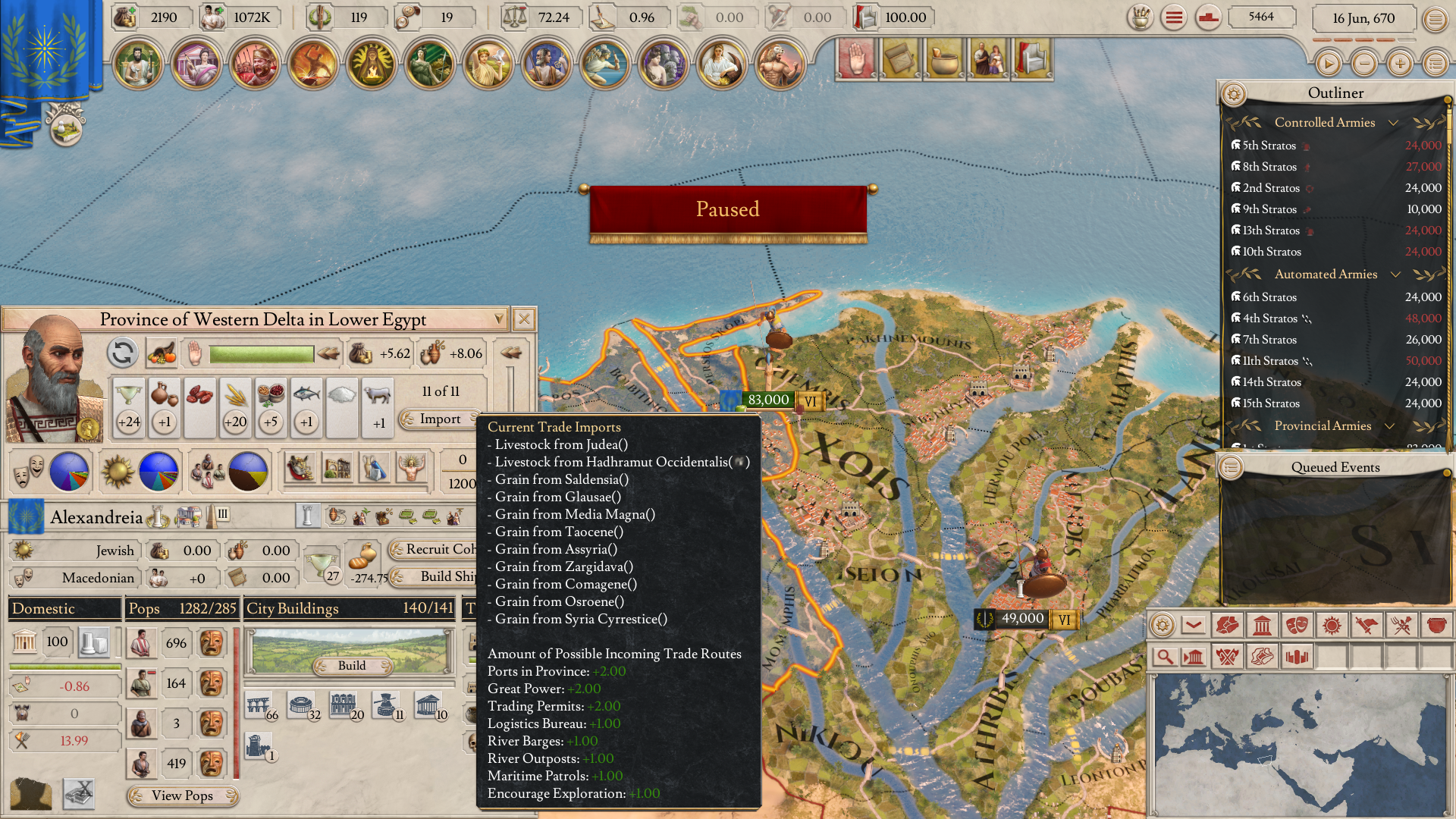The height and width of the screenshot is (819, 1456).
Task: Toggle the government temple map mode icon
Action: (1263, 626)
